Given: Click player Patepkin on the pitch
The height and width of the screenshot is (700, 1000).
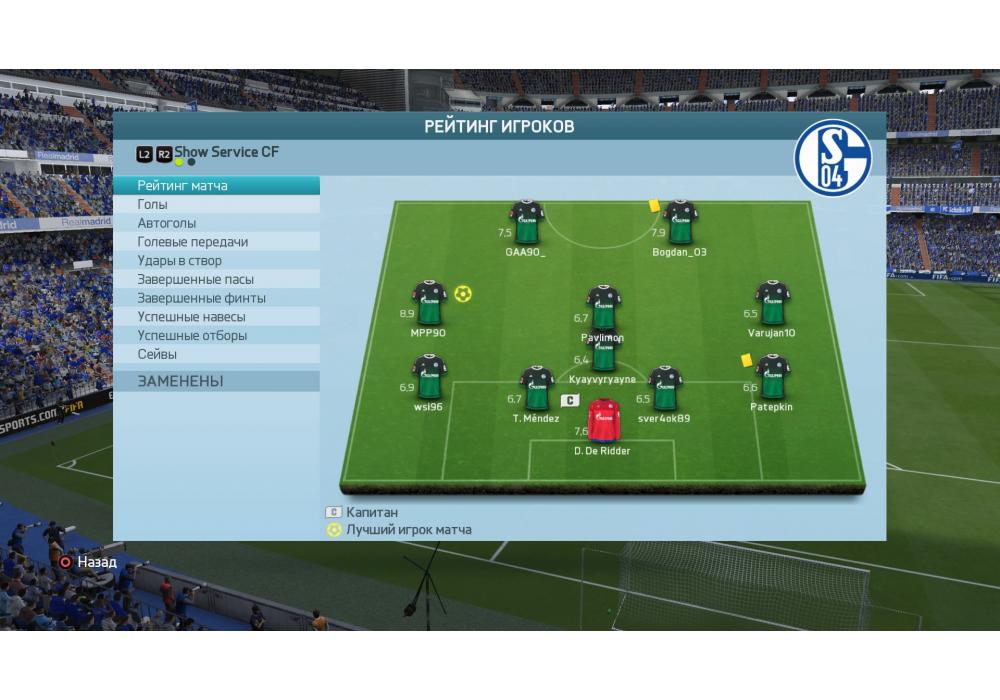Looking at the screenshot, I should point(772,378).
